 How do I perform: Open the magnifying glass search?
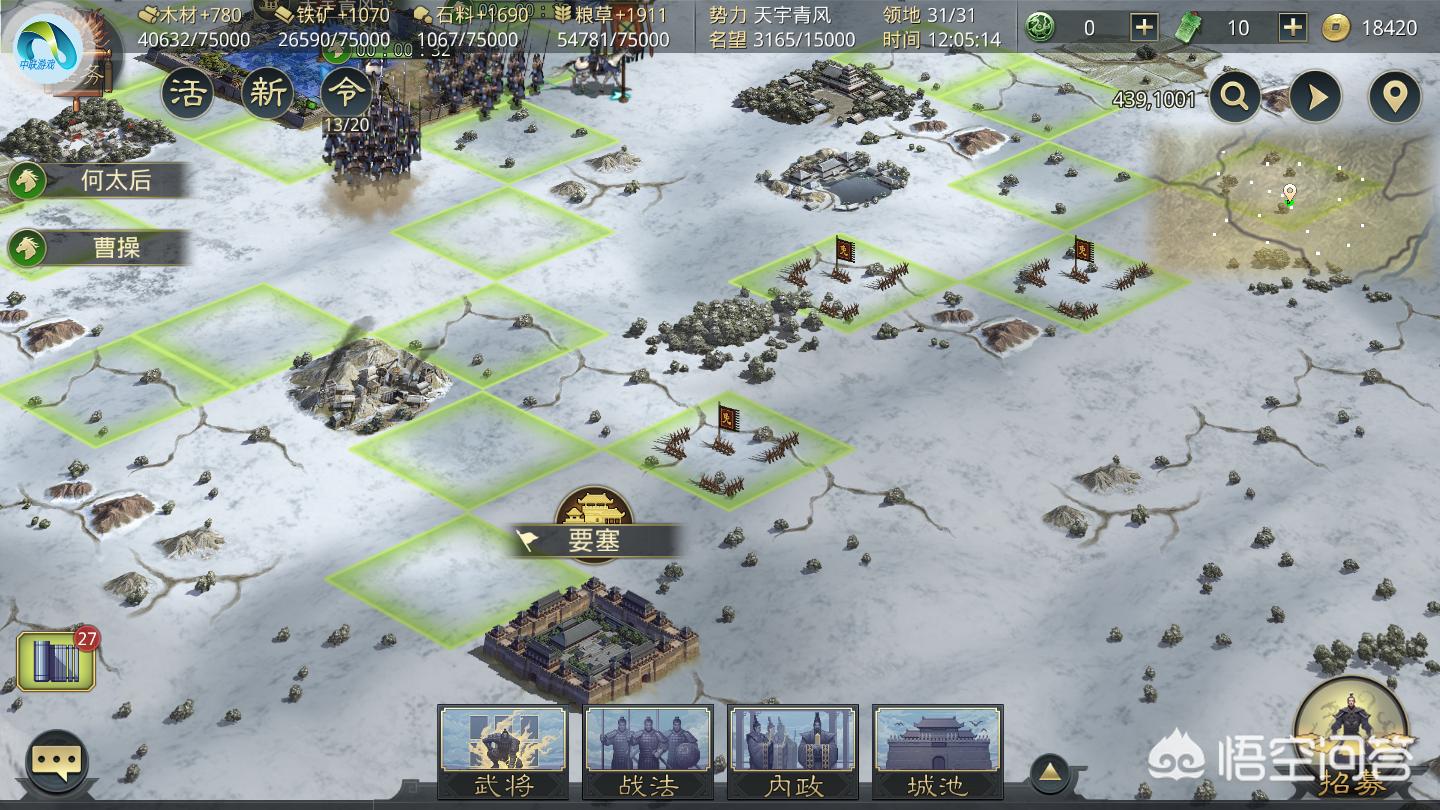click(1235, 97)
